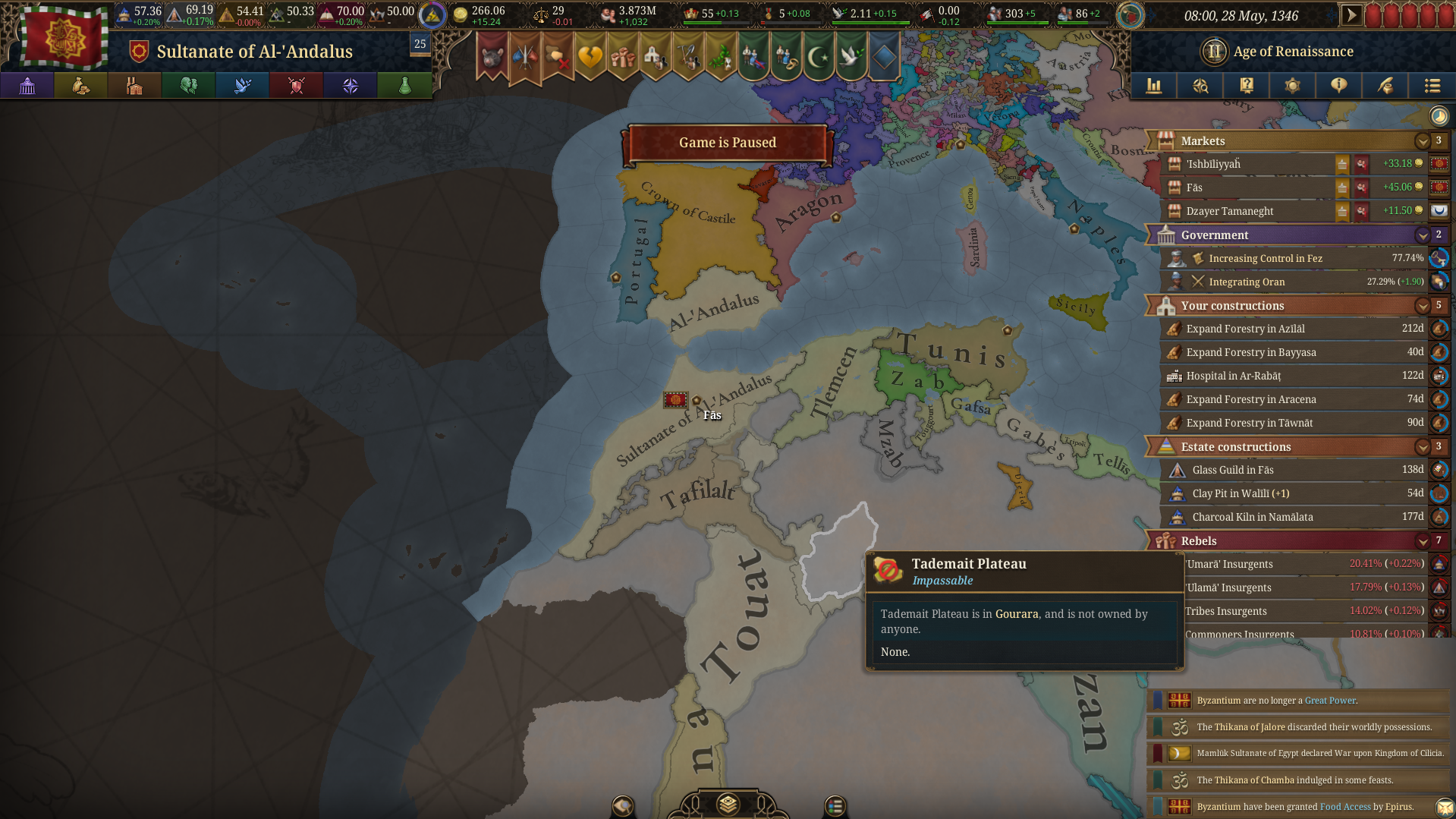Collapse the Rebels section
The image size is (1456, 819).
[1423, 540]
